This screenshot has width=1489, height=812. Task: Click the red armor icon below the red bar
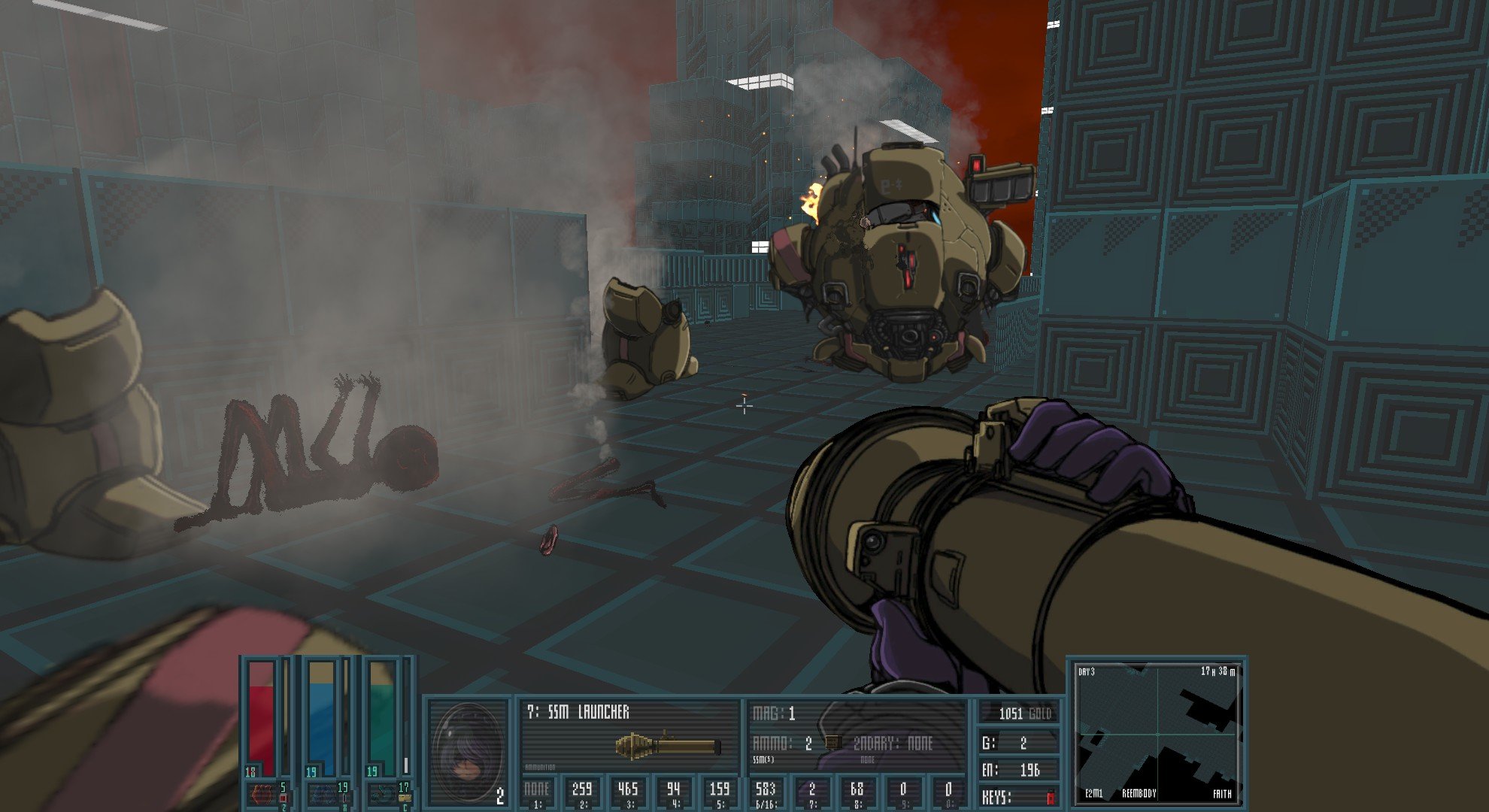coord(260,795)
